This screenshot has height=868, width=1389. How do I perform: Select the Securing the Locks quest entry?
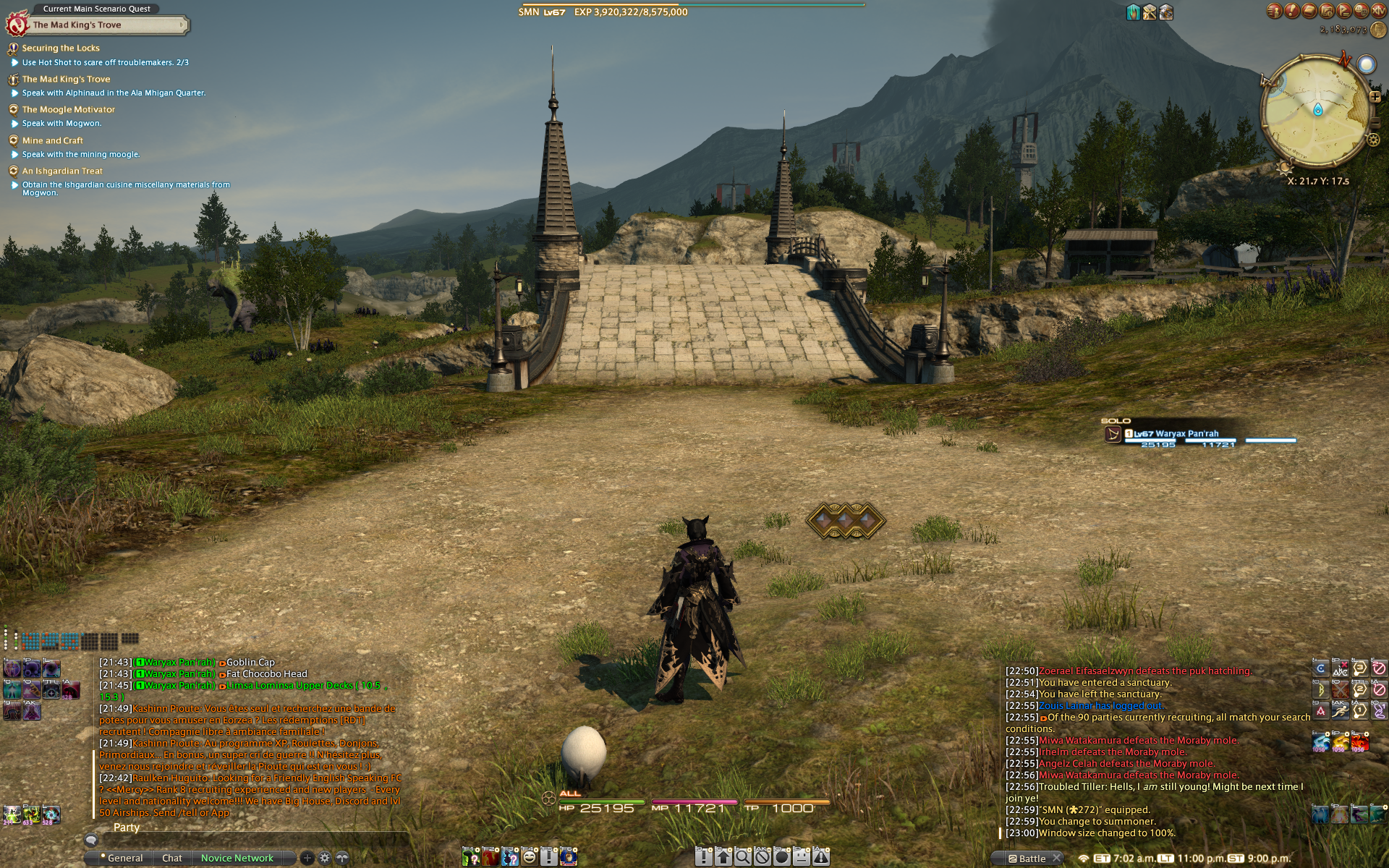[61, 48]
